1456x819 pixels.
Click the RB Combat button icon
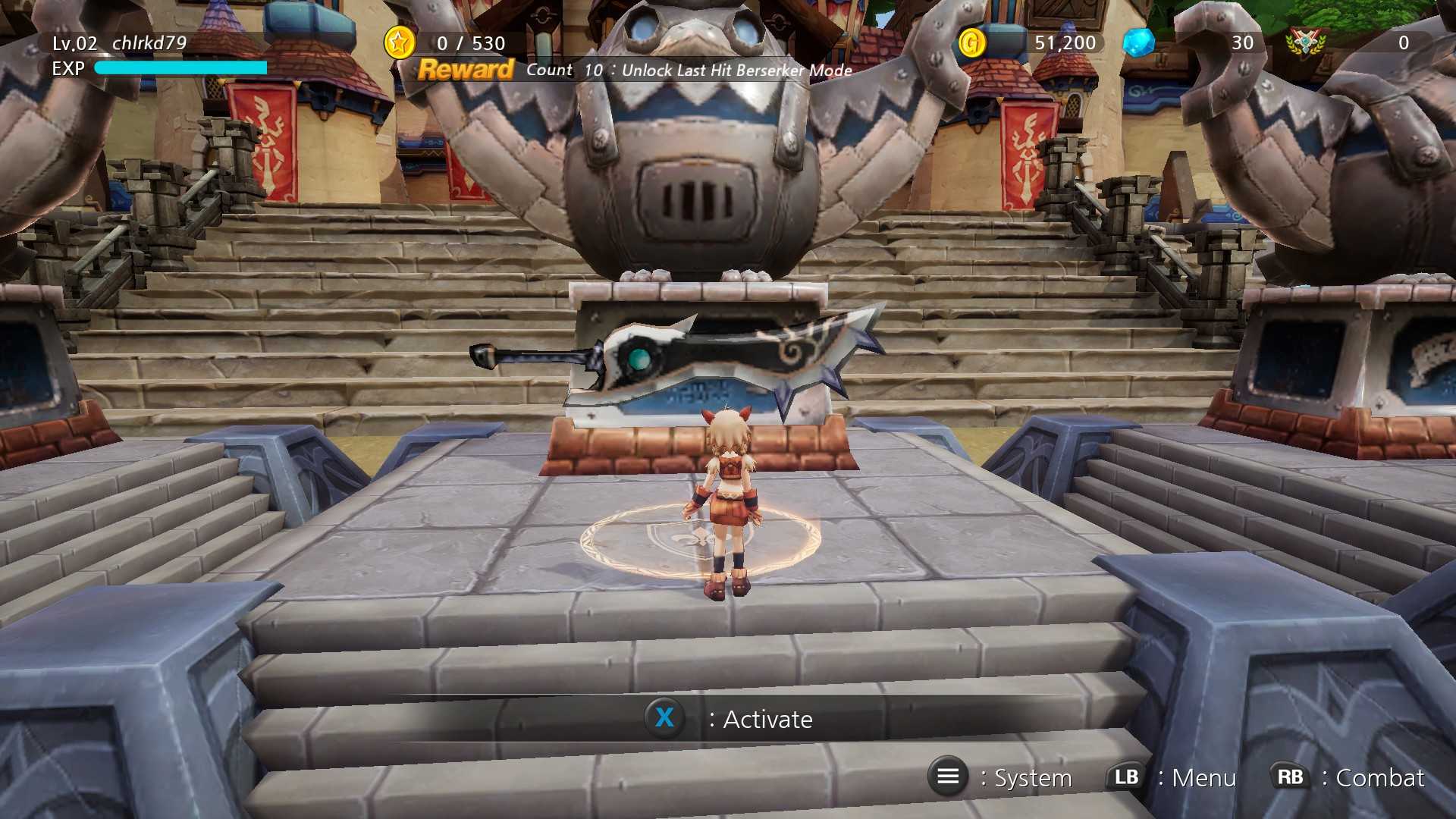tap(1290, 777)
